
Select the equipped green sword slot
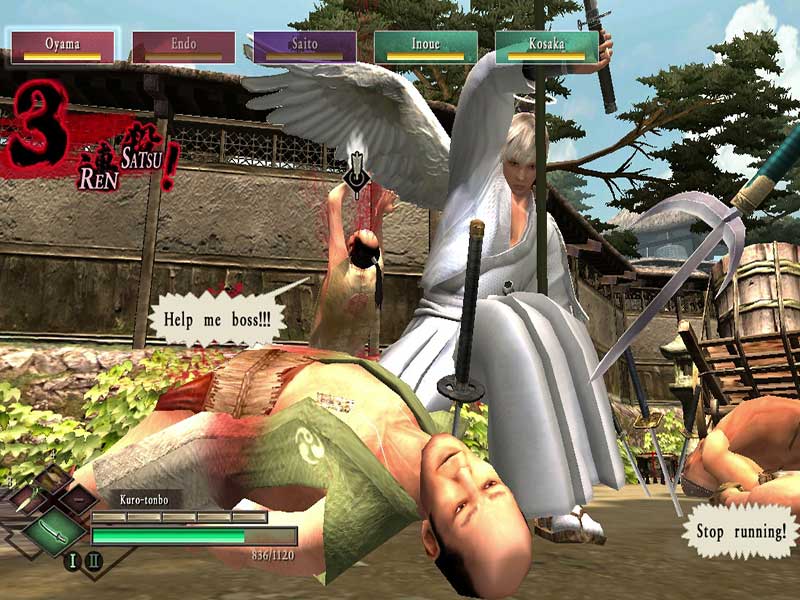(54, 530)
